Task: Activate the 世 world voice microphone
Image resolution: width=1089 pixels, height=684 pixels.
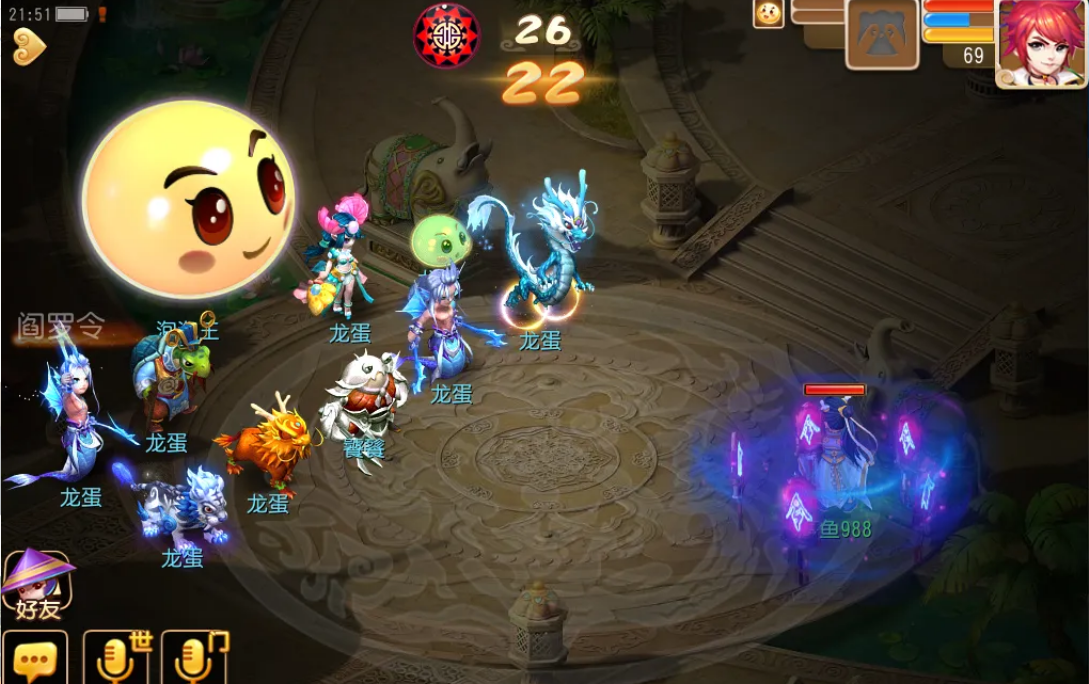Action: (x=117, y=658)
